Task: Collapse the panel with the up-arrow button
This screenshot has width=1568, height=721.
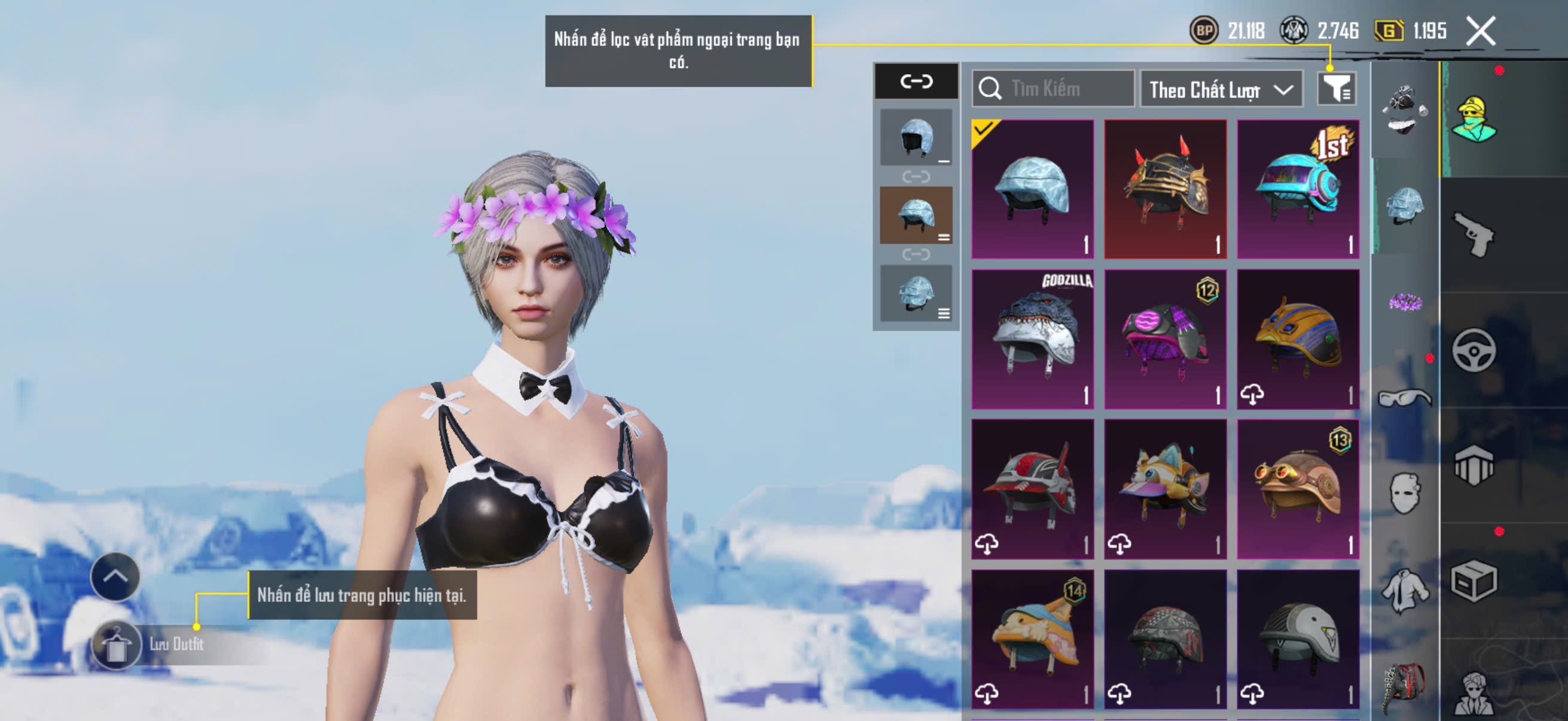Action: pos(115,576)
